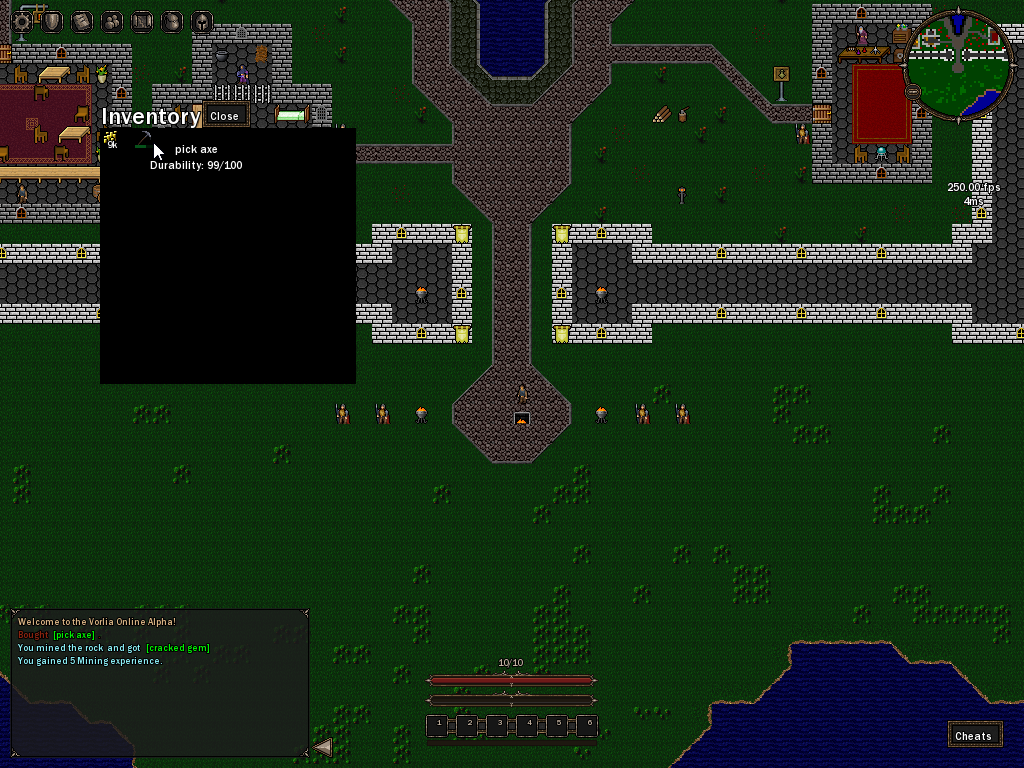Select hotbar slot 6
This screenshot has width=1024, height=768.
pyautogui.click(x=587, y=725)
